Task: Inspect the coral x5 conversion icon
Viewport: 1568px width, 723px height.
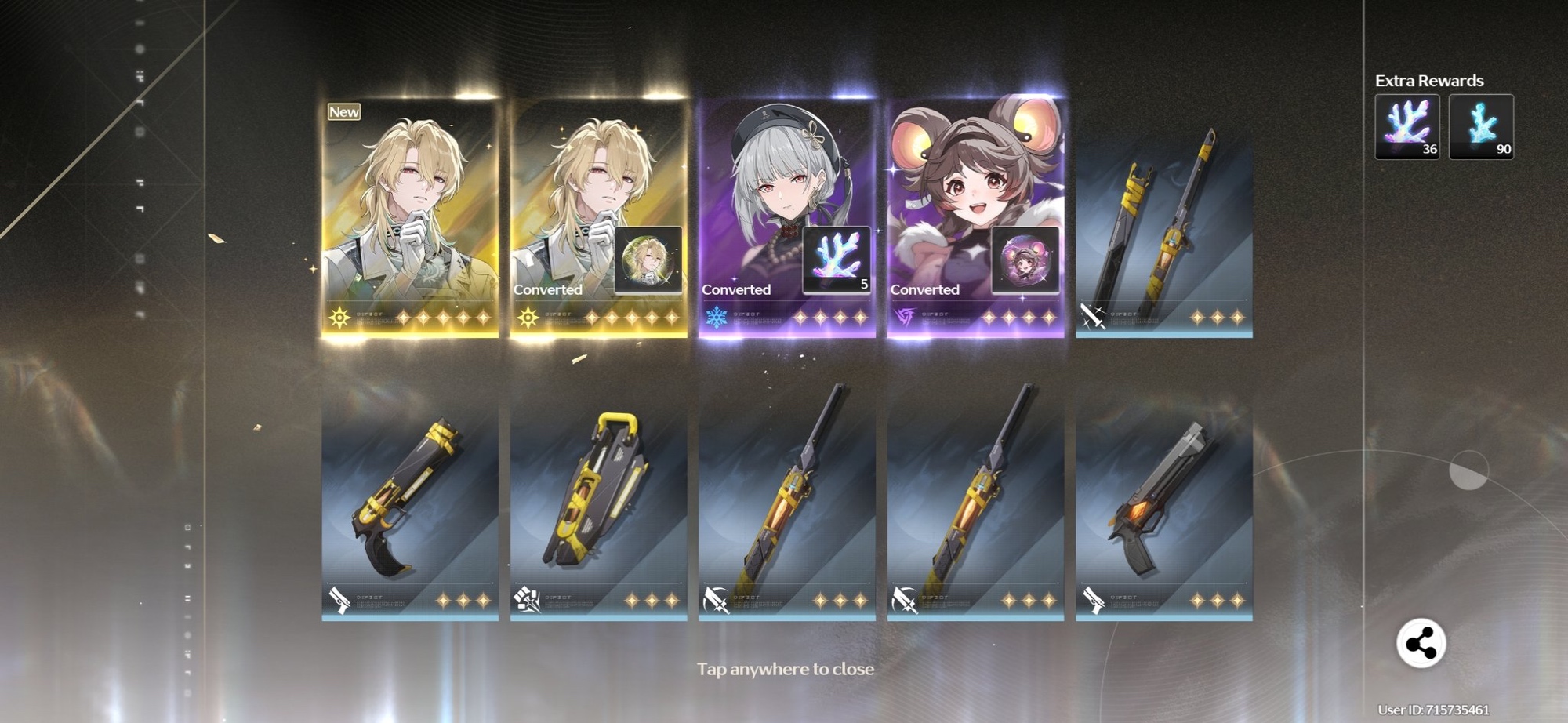Action: pyautogui.click(x=837, y=260)
